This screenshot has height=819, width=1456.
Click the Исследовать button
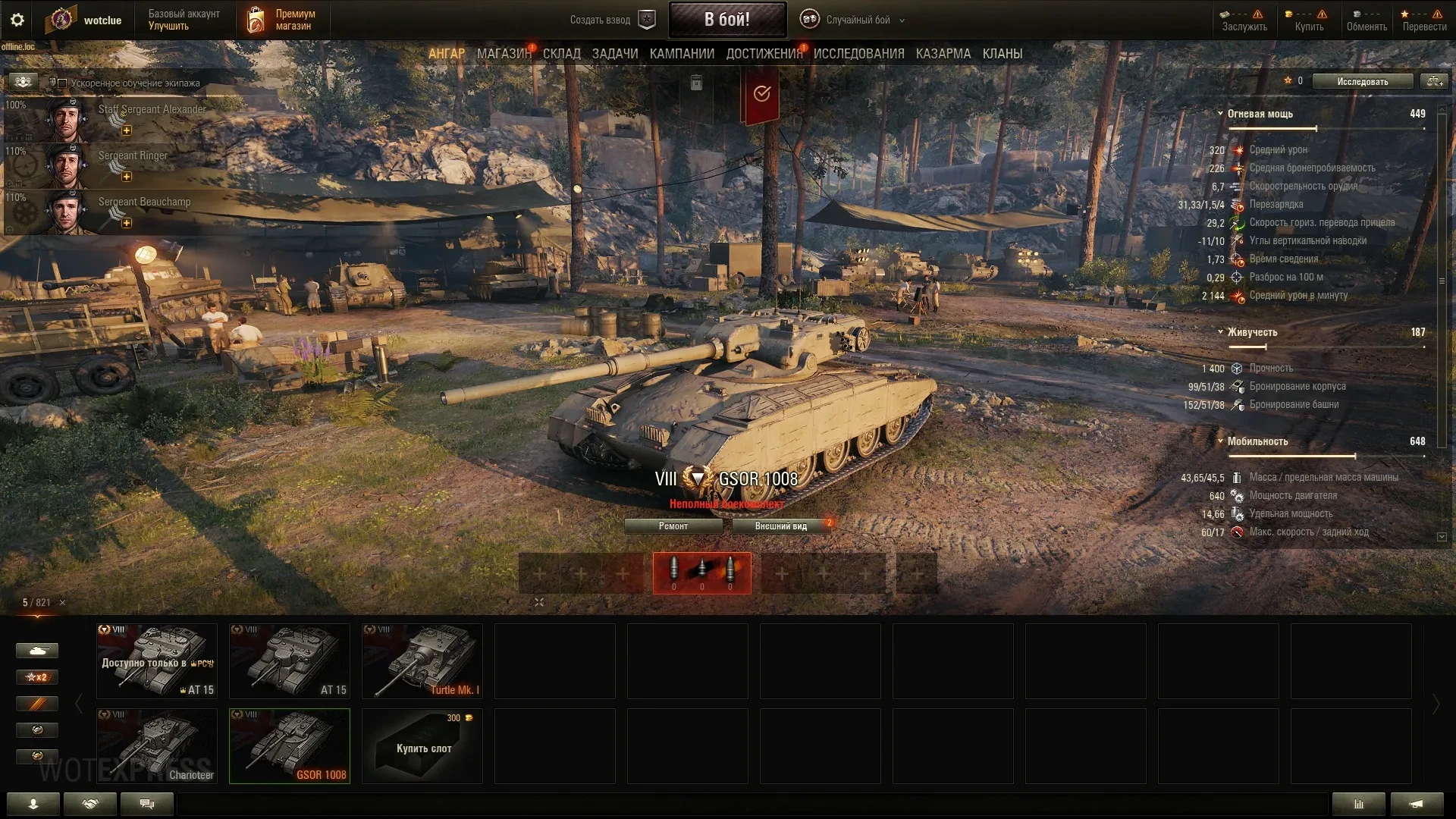tap(1362, 82)
